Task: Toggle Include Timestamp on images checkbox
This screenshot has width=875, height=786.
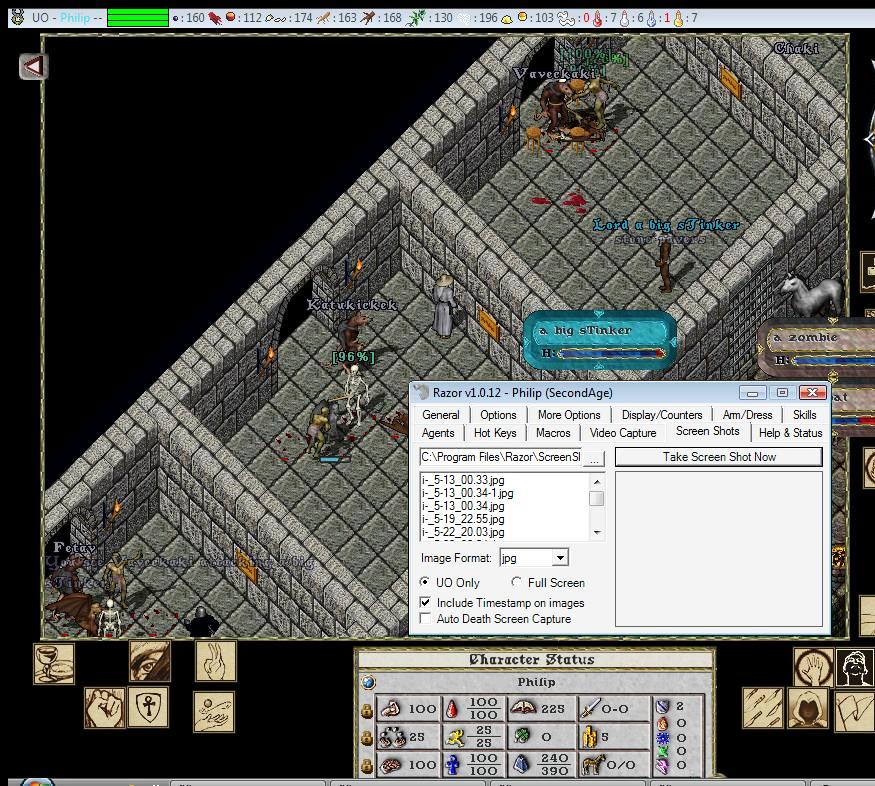Action: click(x=427, y=603)
